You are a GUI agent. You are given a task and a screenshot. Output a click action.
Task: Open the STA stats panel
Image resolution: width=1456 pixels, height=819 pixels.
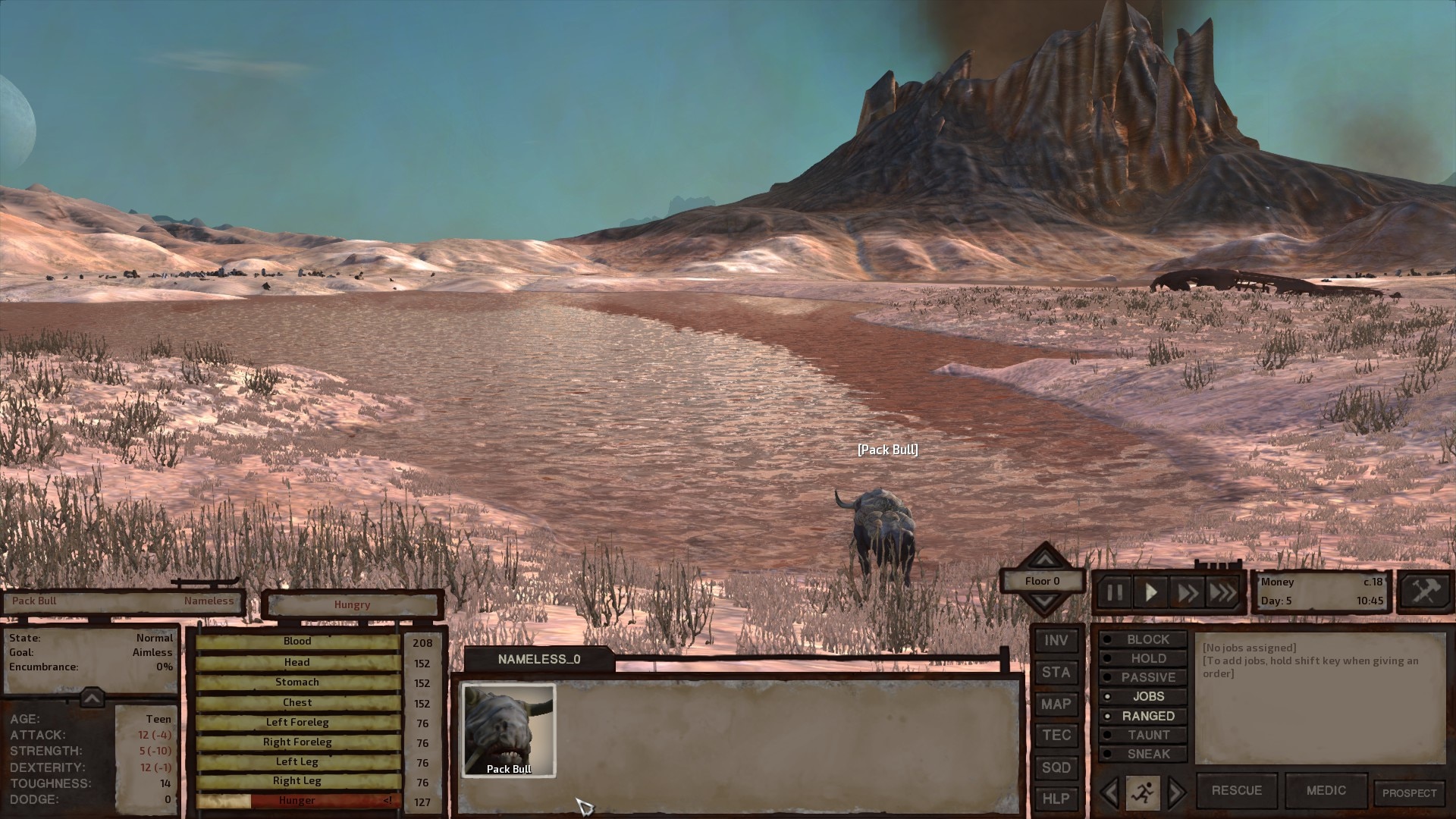tap(1056, 673)
